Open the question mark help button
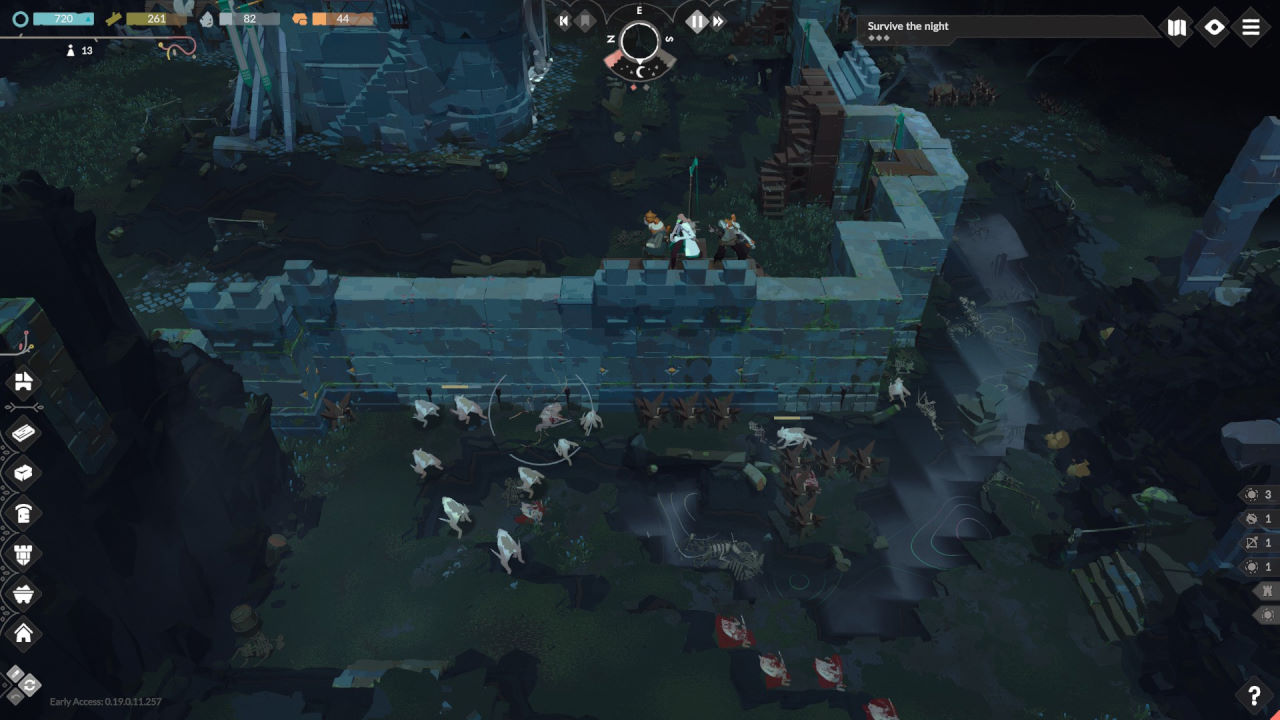This screenshot has width=1280, height=720. 1254,696
